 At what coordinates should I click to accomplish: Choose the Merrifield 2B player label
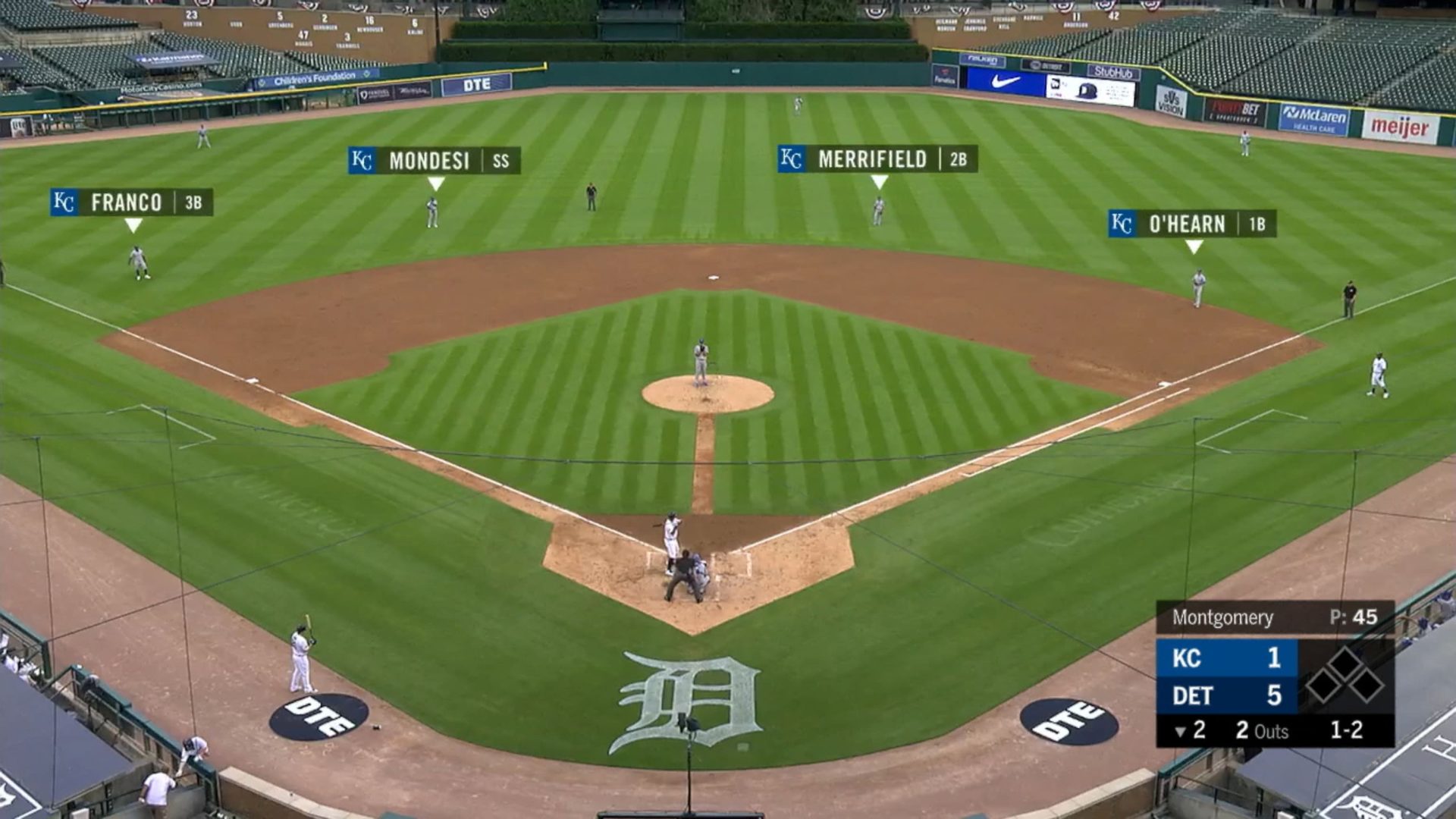point(877,159)
